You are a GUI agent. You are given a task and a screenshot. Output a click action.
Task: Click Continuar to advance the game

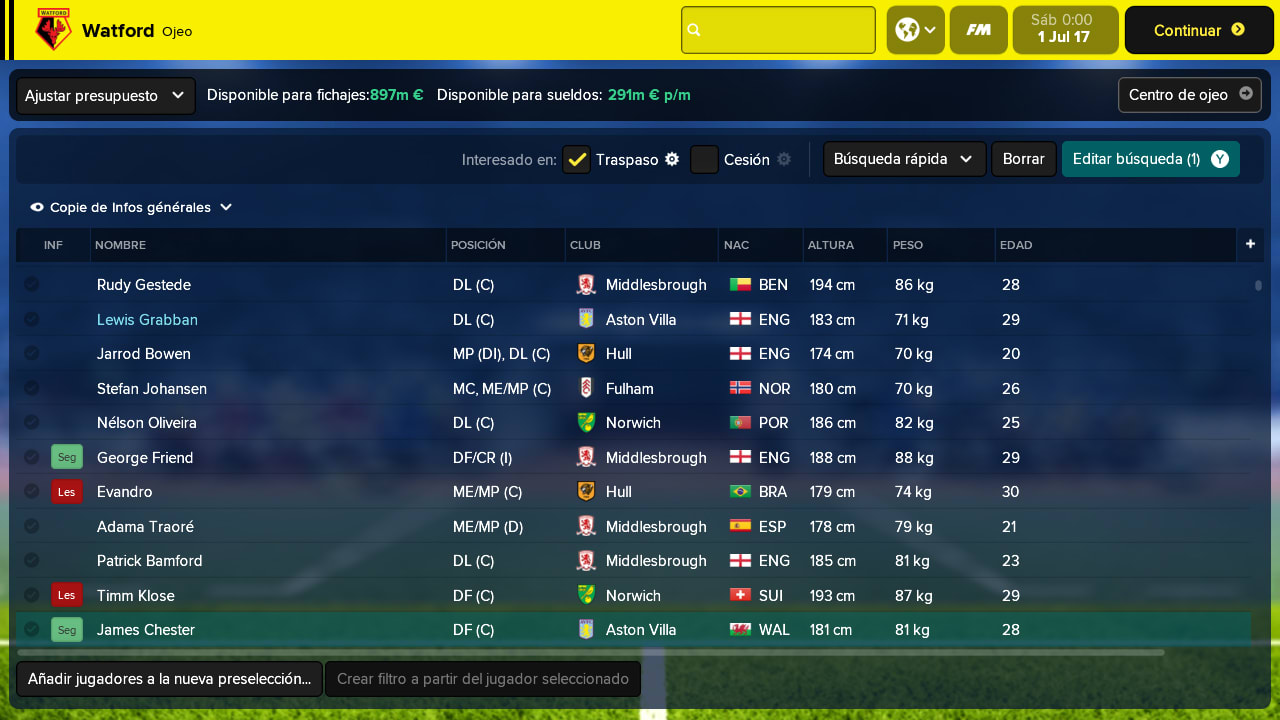(1198, 30)
